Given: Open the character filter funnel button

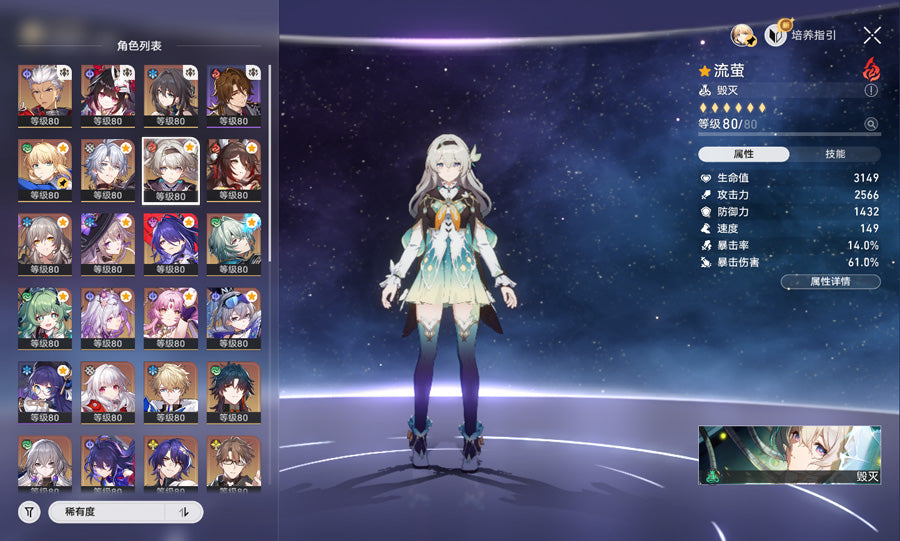Looking at the screenshot, I should [x=29, y=512].
